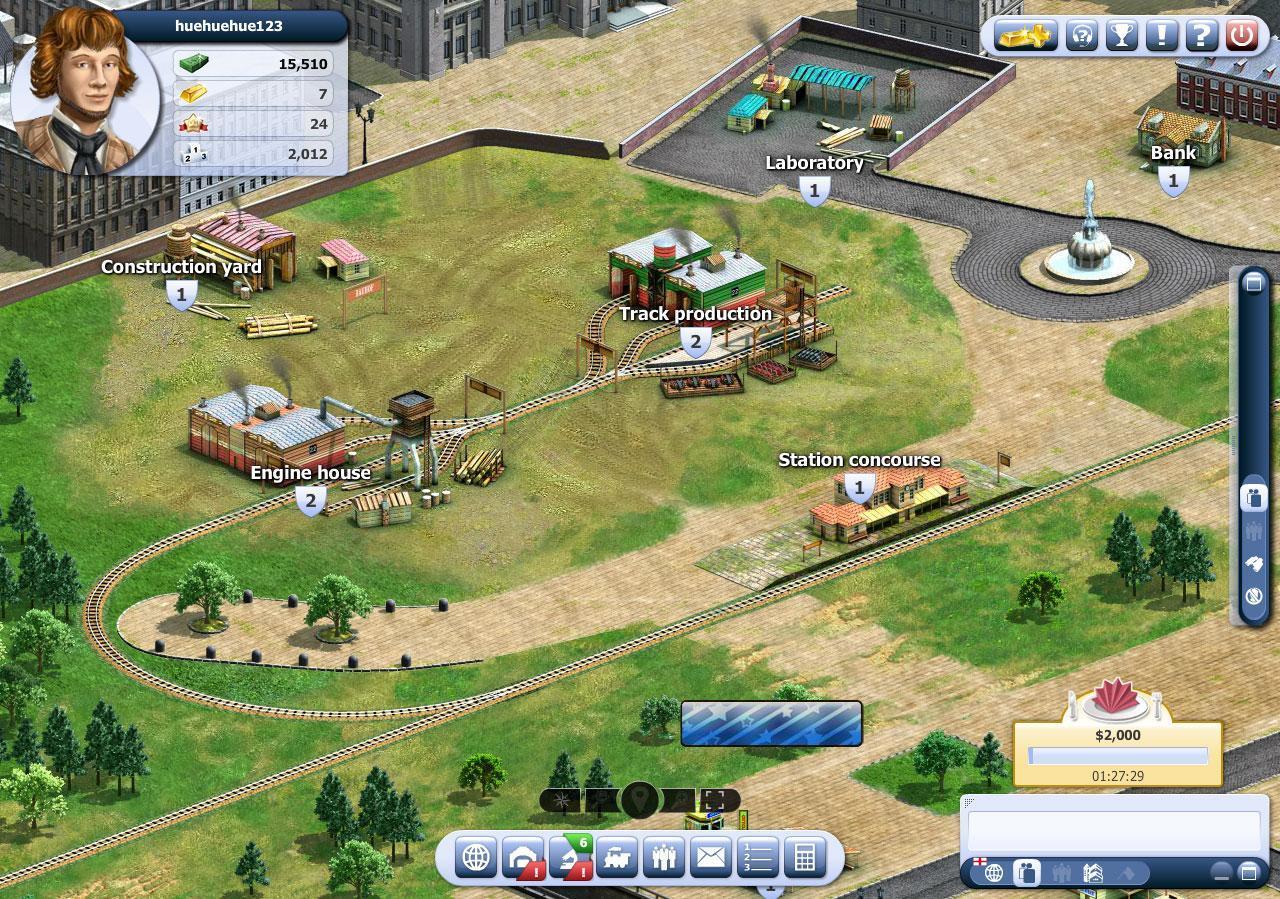Click the red power logout button
The width and height of the screenshot is (1280, 899).
click(x=1241, y=36)
